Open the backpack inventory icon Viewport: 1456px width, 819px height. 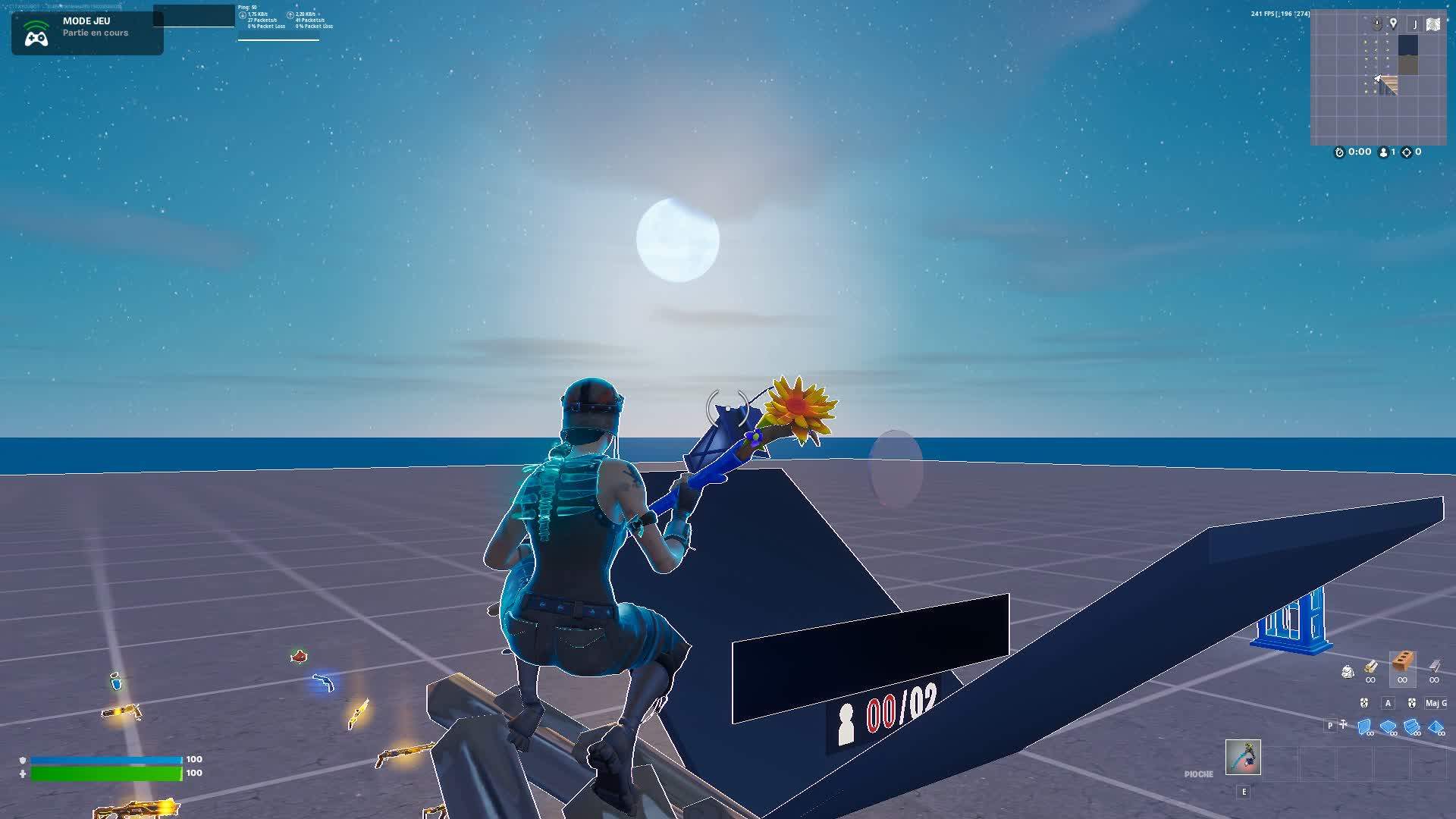[x=1348, y=670]
